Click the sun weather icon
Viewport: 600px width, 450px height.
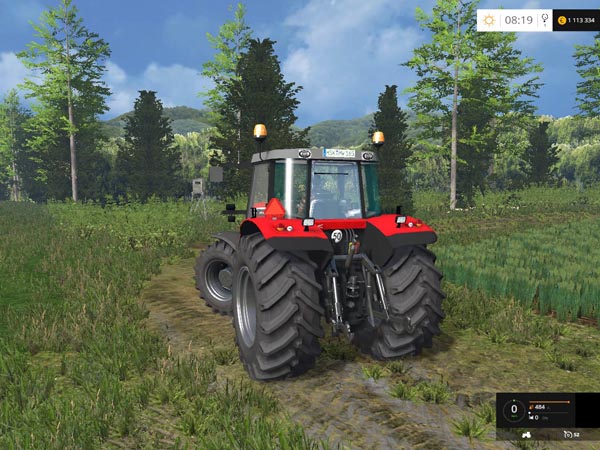click(489, 19)
